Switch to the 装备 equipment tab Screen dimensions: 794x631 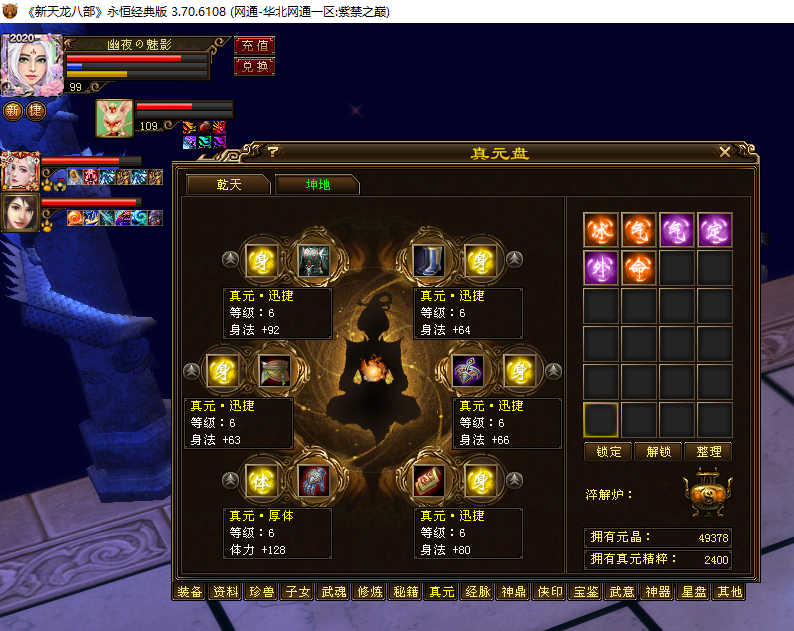[190, 592]
